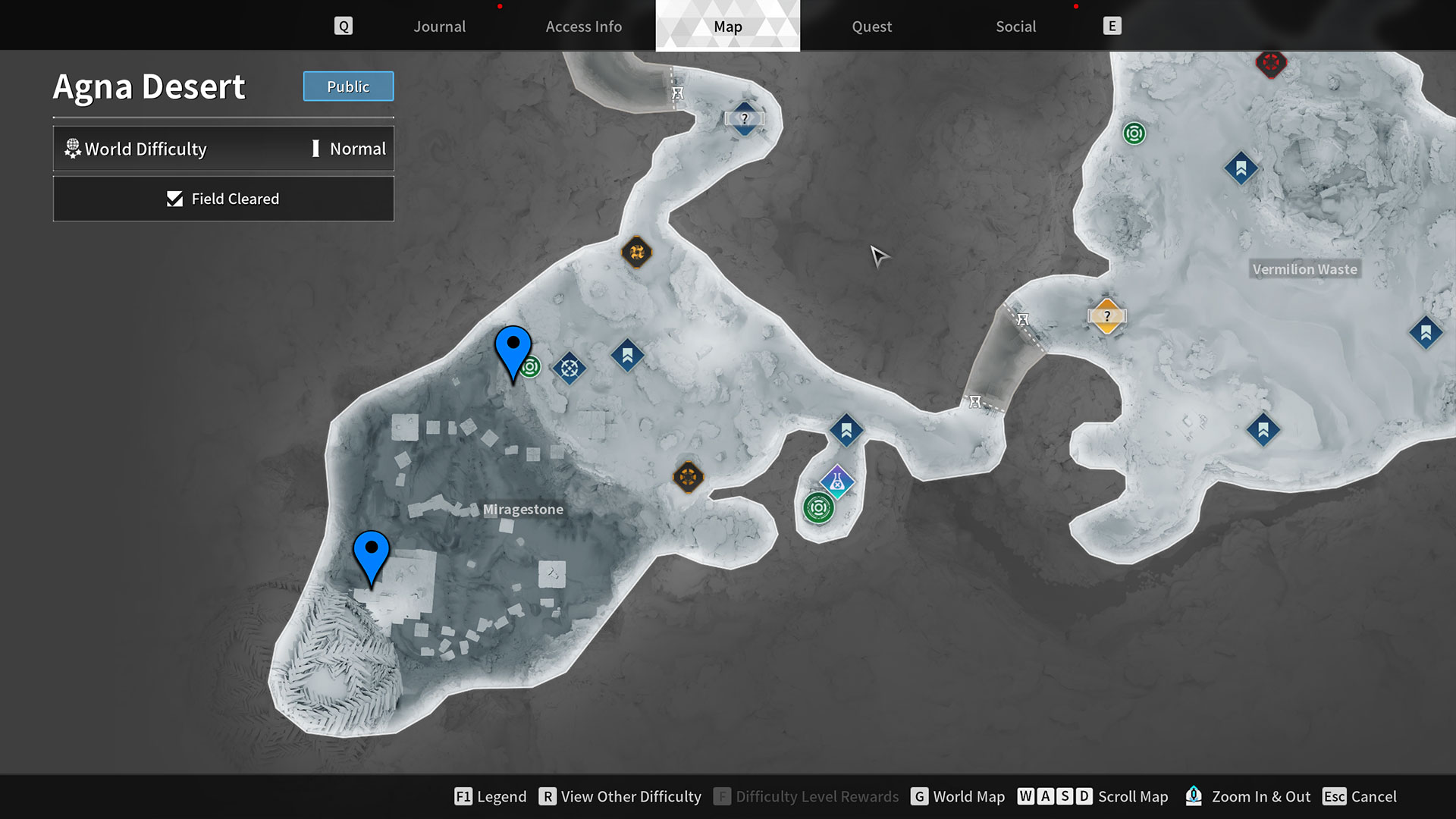Open the orange unknown mission marker in Vermilion Waste
Viewport: 1456px width, 819px height.
1107,315
